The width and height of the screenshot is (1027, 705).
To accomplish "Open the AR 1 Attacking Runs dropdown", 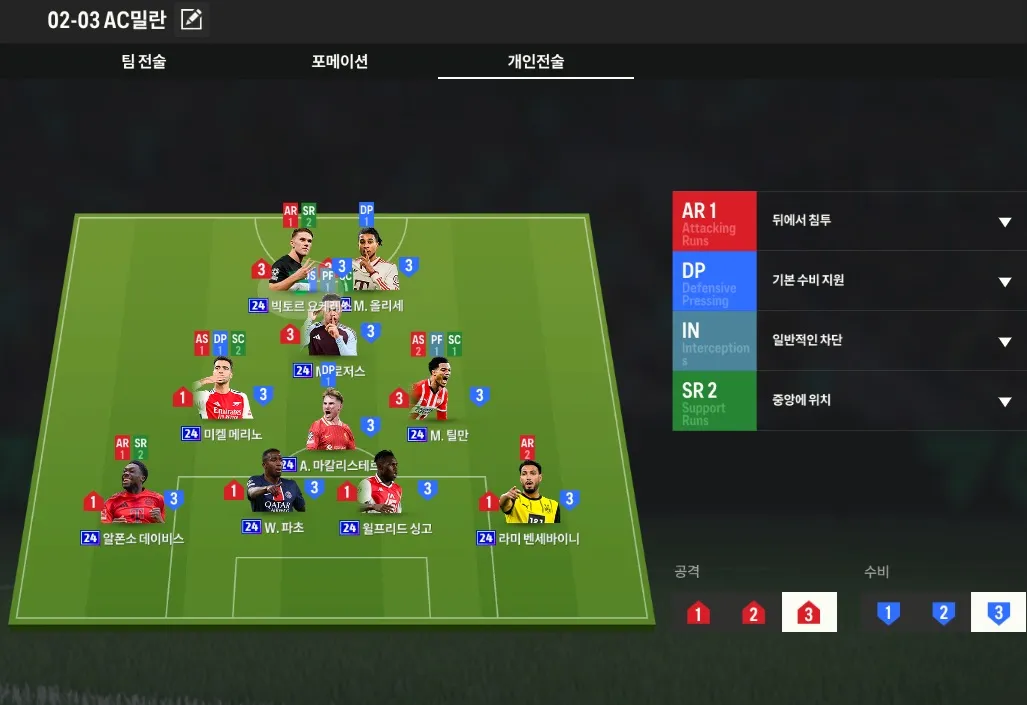I will point(1004,221).
